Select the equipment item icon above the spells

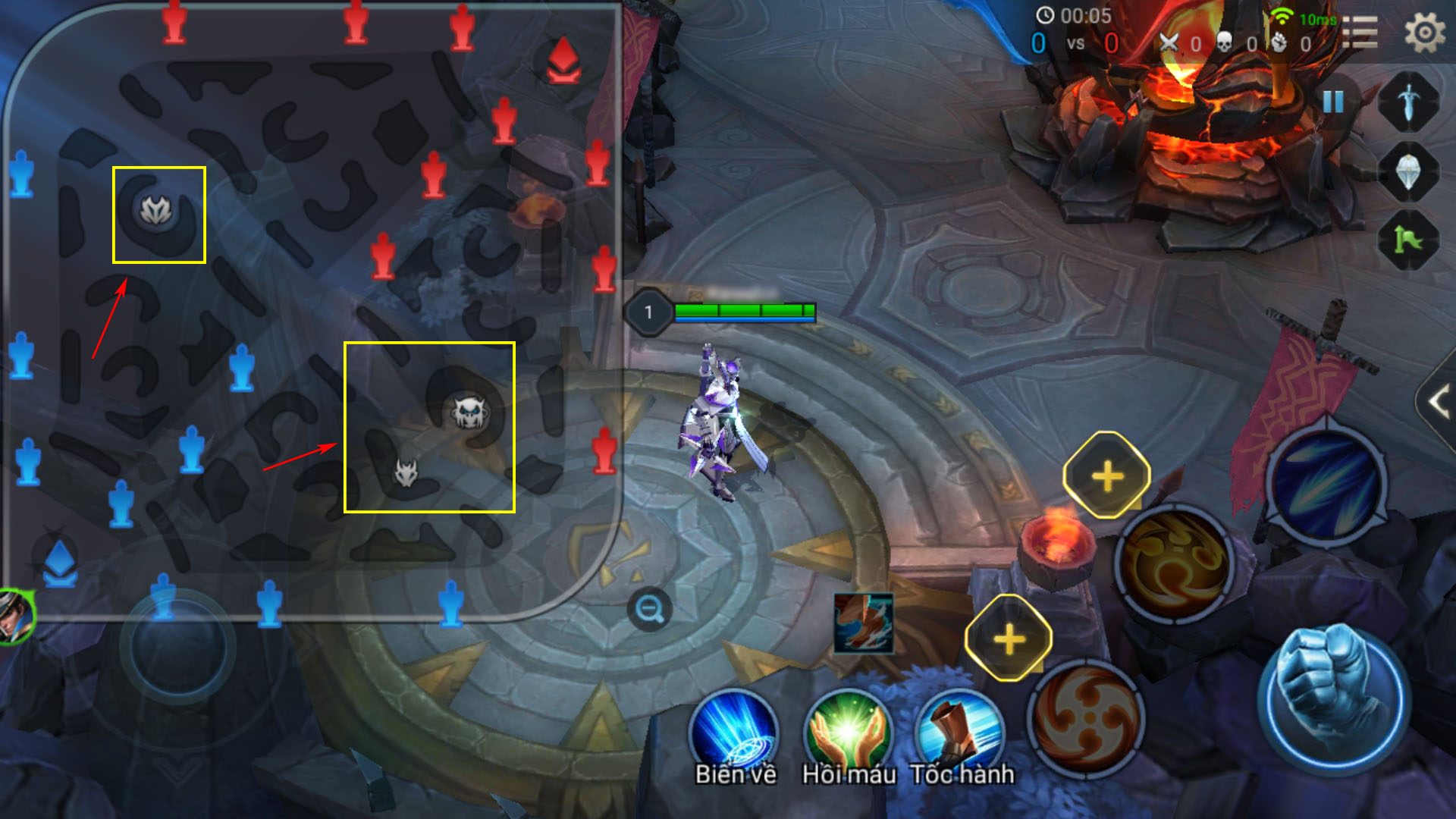tap(863, 623)
